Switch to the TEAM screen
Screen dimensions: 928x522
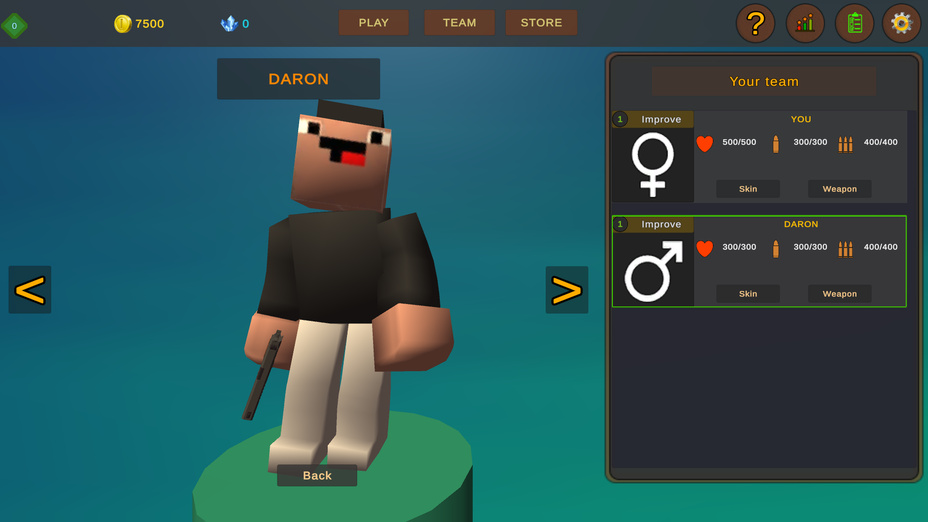459,23
